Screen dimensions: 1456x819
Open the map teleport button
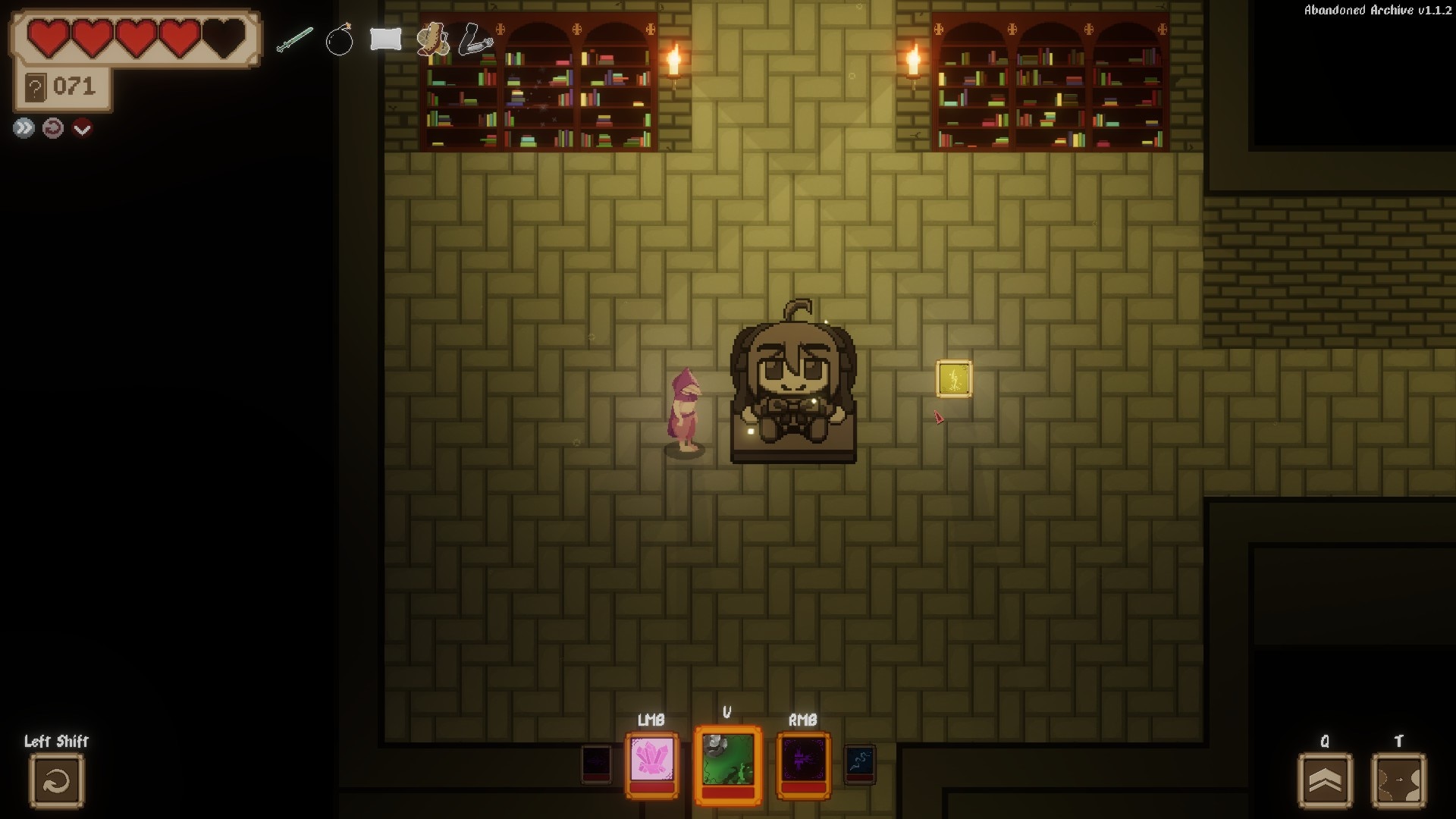[x=1398, y=780]
